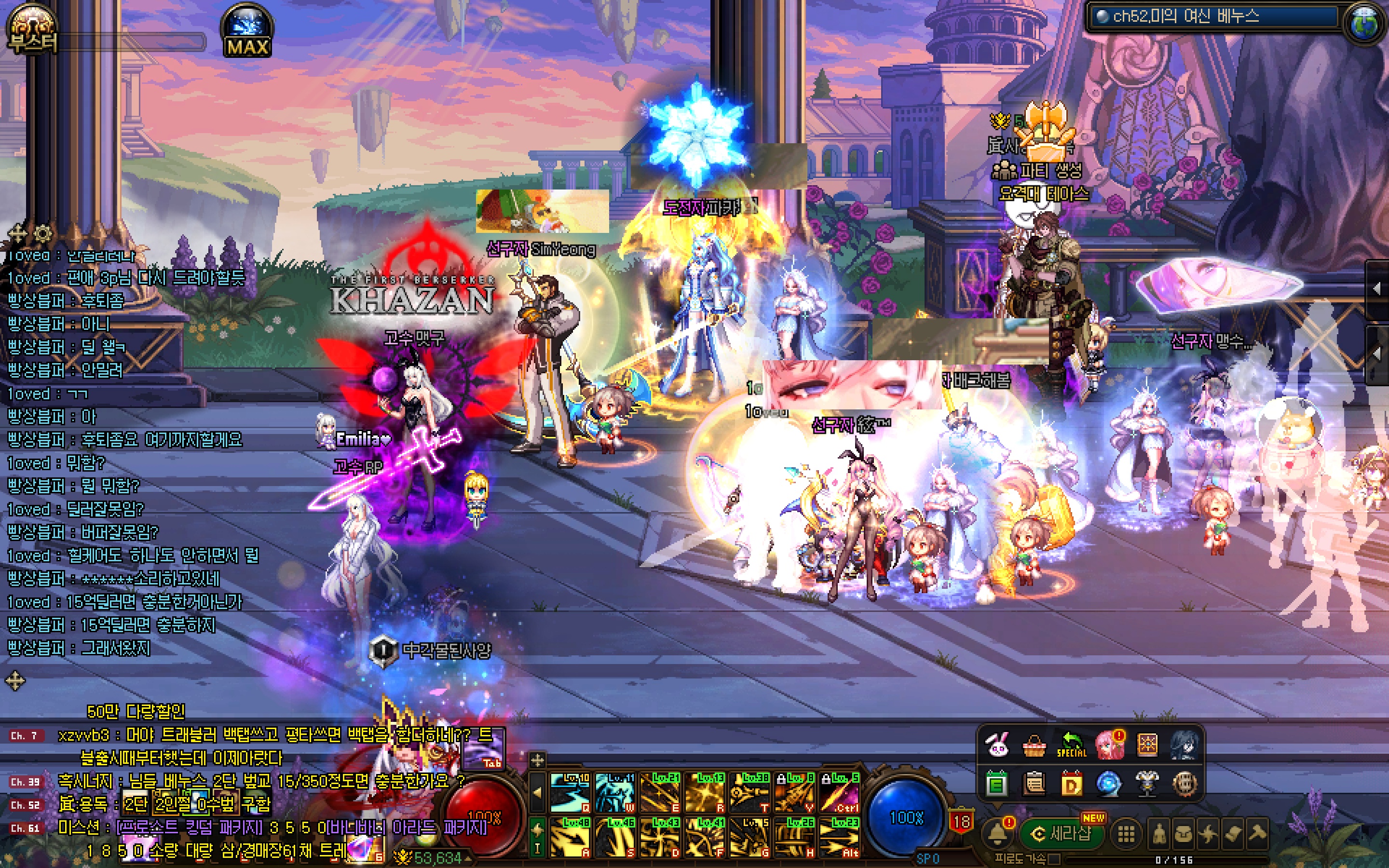Open the 세라샵 cash shop
The image size is (1389, 868).
pos(1062,833)
